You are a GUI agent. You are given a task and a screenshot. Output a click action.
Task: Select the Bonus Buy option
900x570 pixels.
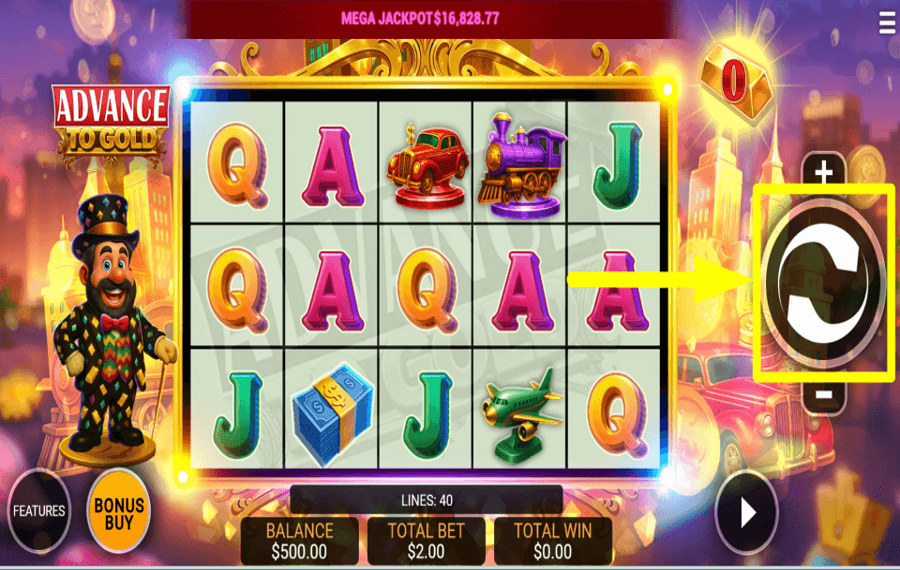pos(119,511)
